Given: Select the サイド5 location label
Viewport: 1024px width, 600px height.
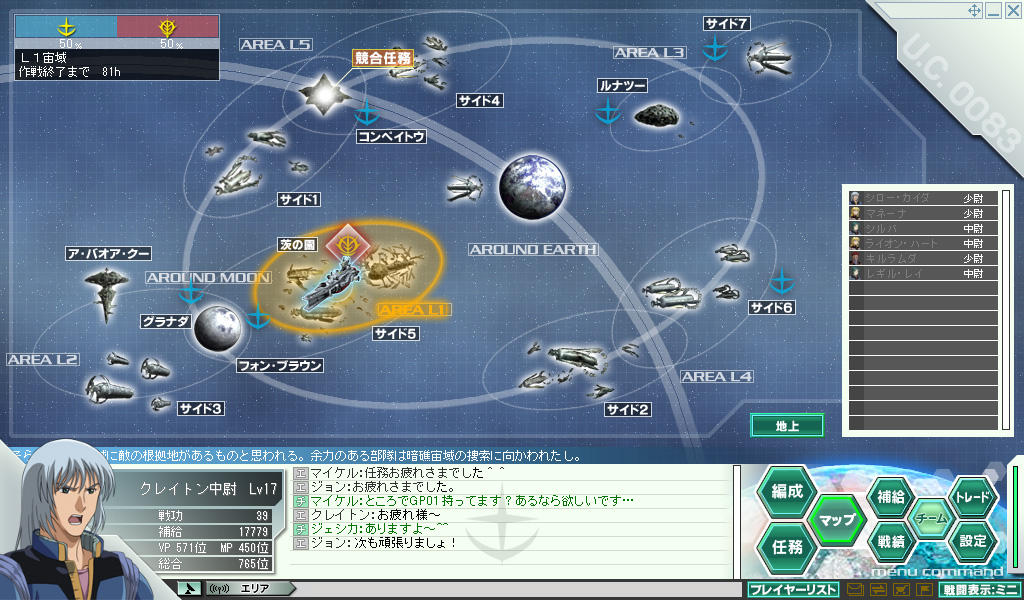Looking at the screenshot, I should coord(395,333).
